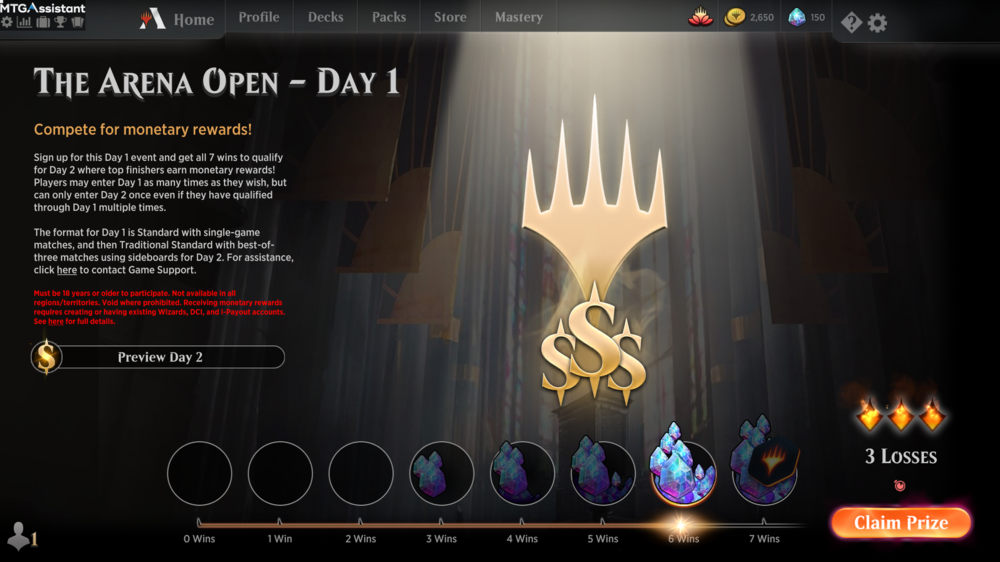Image resolution: width=1000 pixels, height=562 pixels.
Task: Open the Profile tab
Action: (x=259, y=17)
